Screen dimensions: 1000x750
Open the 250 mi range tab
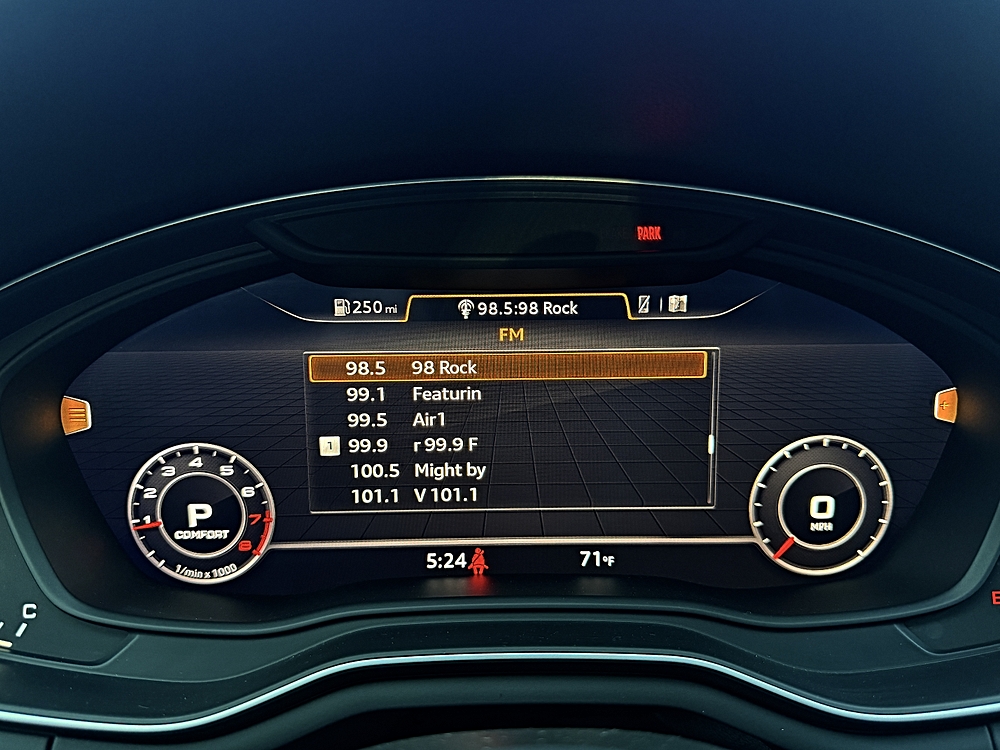(x=365, y=307)
